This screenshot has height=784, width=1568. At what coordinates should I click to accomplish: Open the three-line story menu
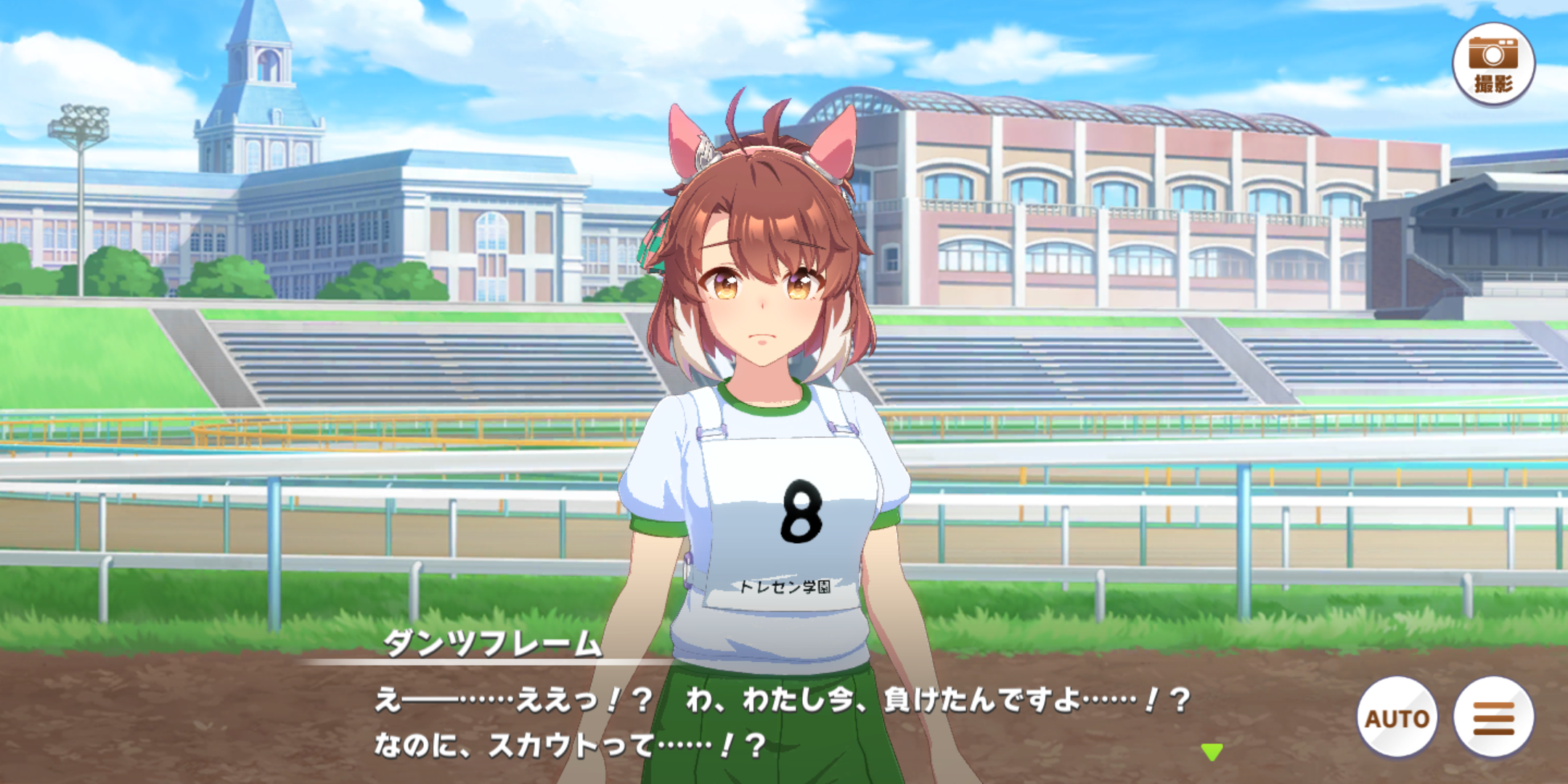tap(1493, 717)
